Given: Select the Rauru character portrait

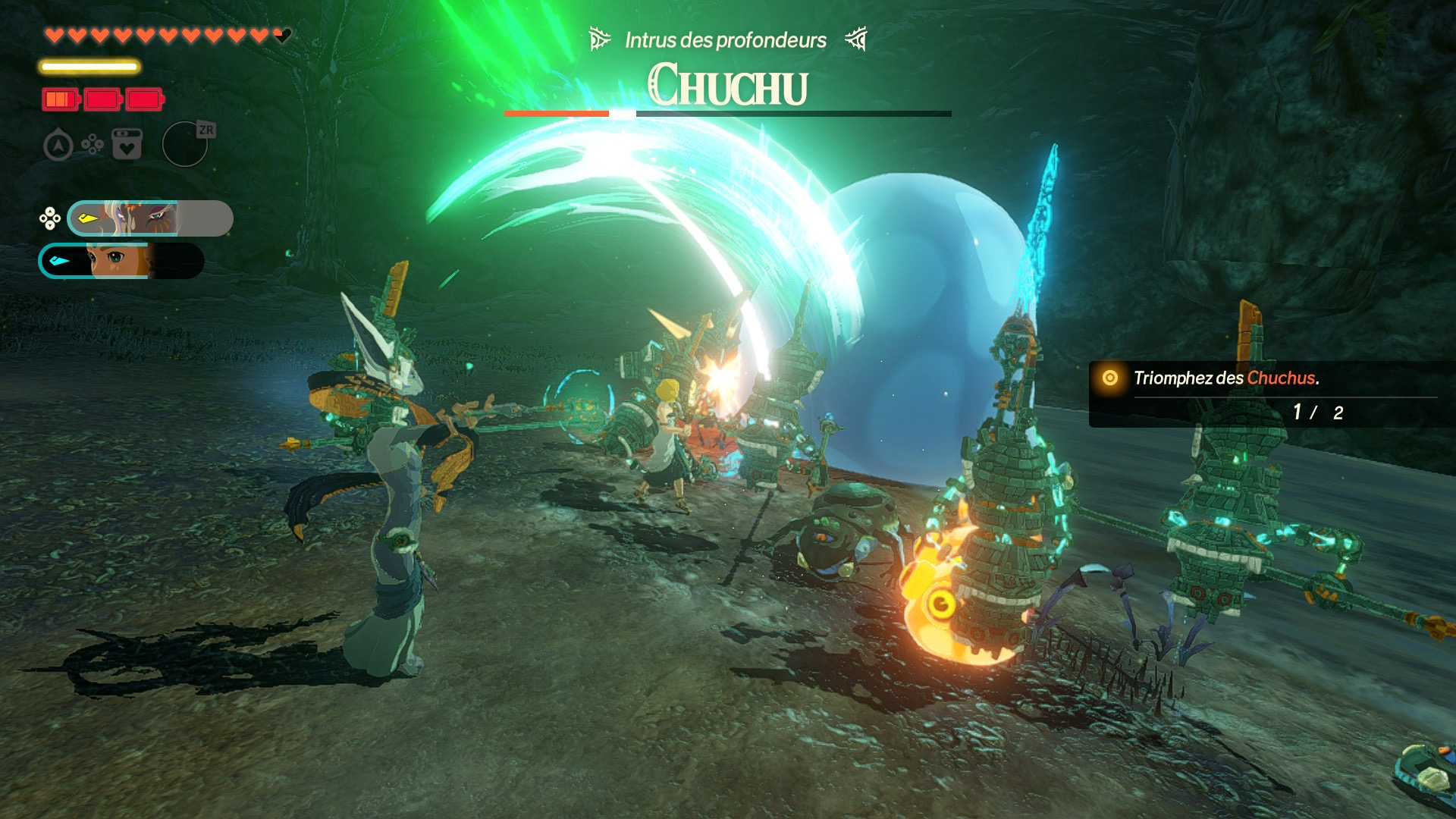Looking at the screenshot, I should click(149, 218).
